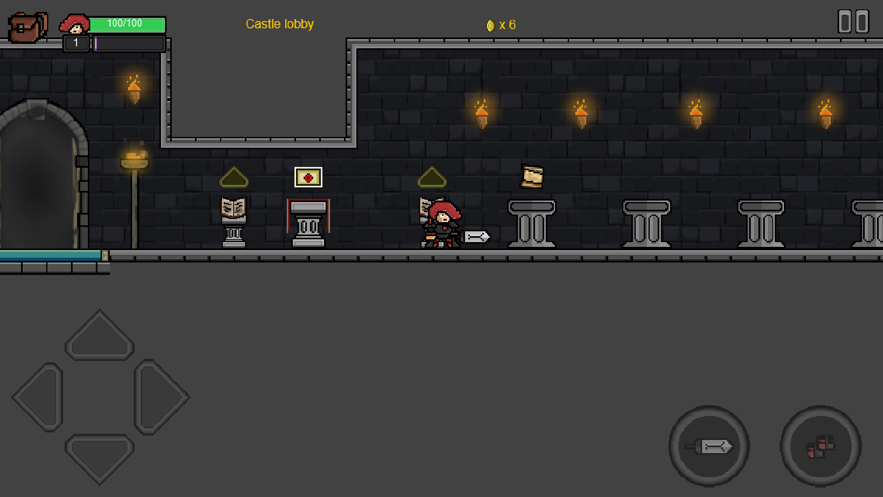Tap the up arrow on the d-pad
This screenshot has width=883, height=497.
click(99, 336)
